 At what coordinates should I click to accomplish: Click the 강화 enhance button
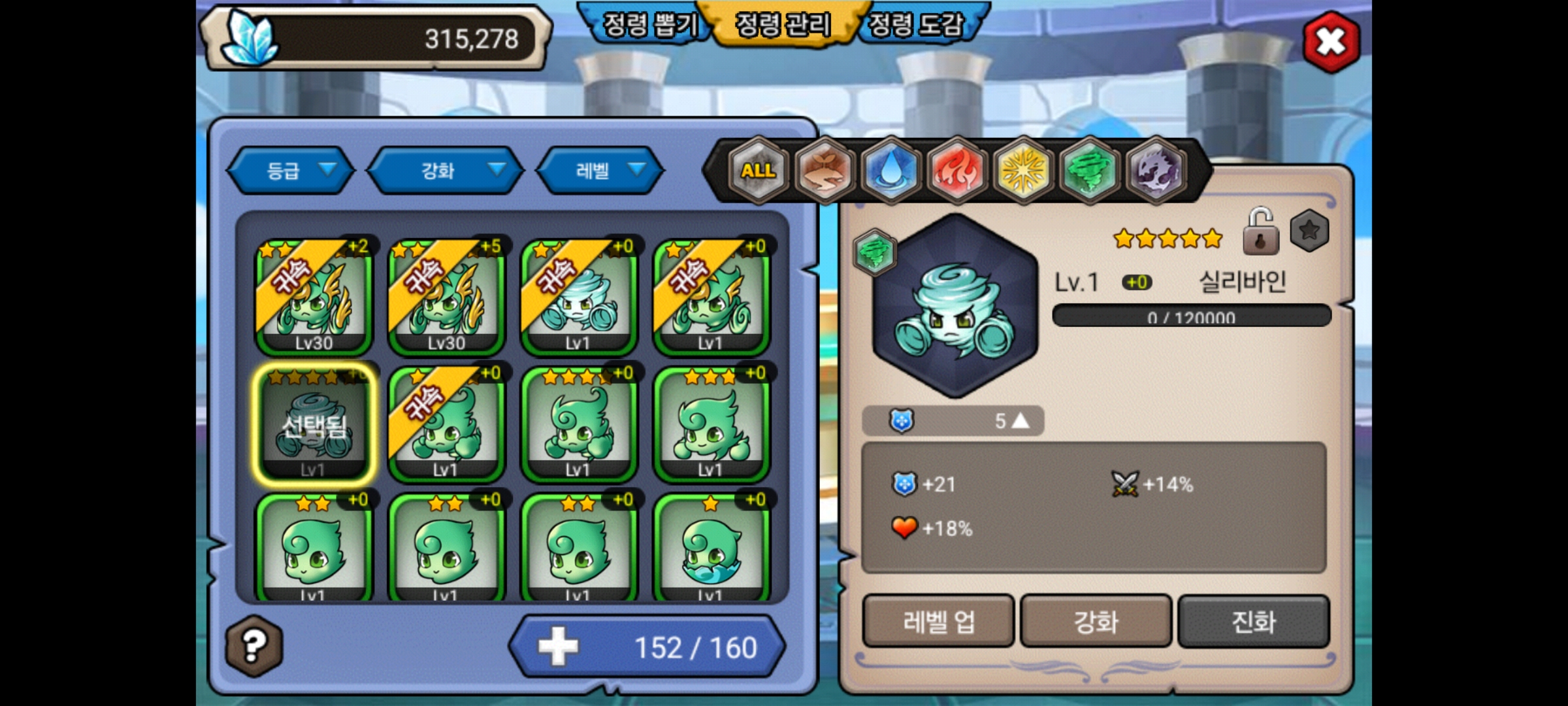click(1096, 621)
